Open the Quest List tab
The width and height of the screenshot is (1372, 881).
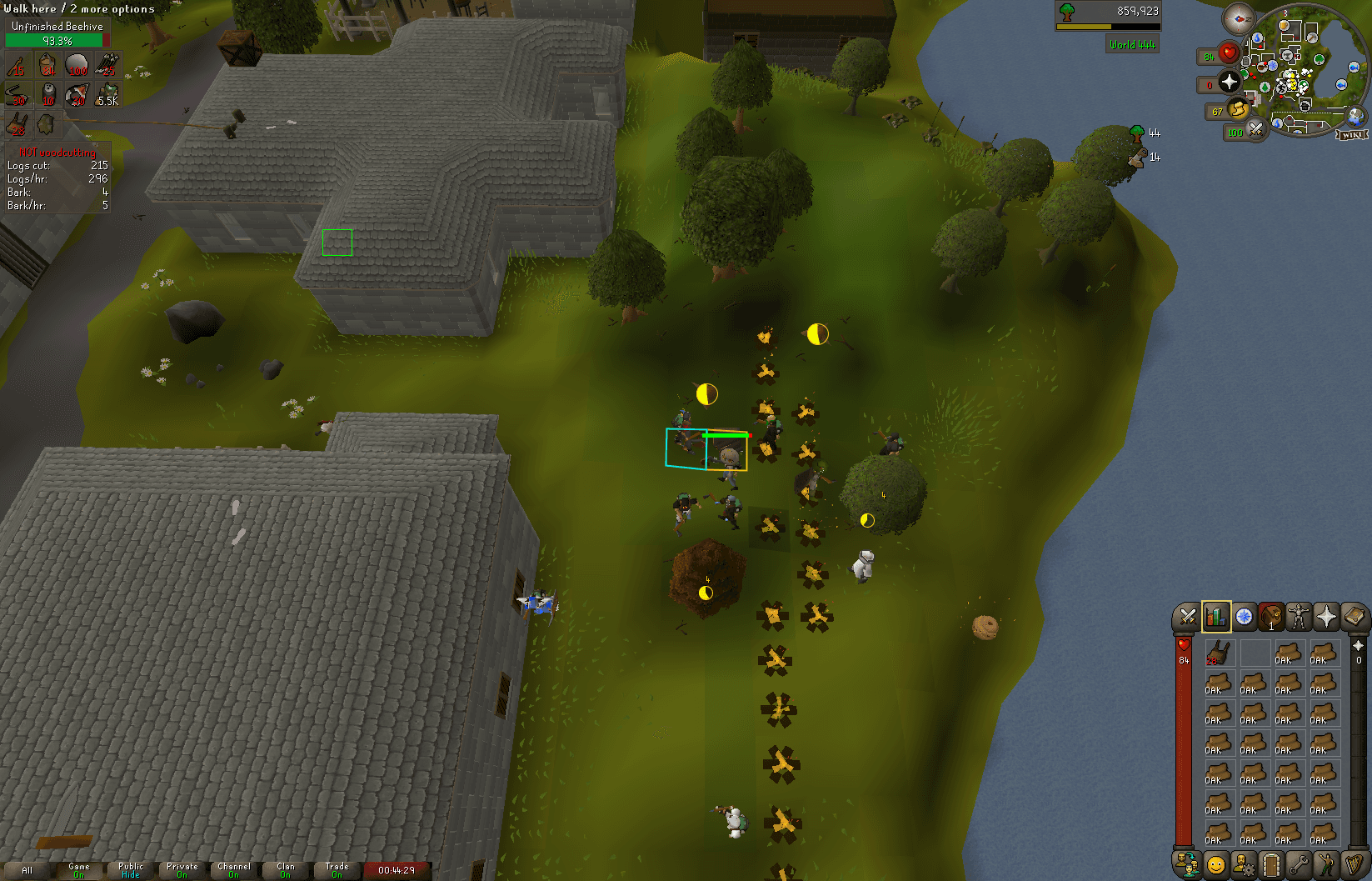click(1243, 617)
